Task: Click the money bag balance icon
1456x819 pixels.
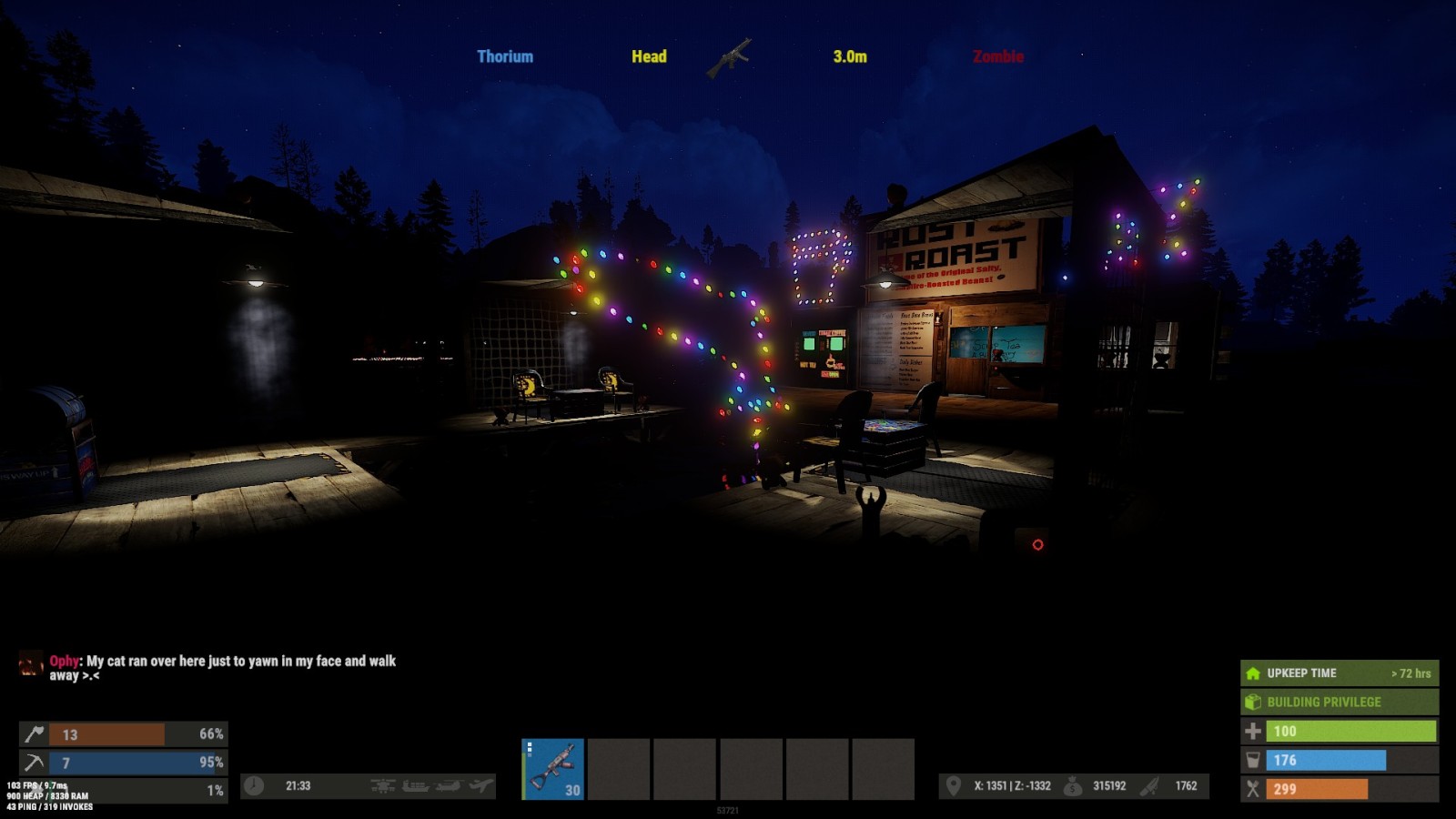Action: [x=1073, y=786]
